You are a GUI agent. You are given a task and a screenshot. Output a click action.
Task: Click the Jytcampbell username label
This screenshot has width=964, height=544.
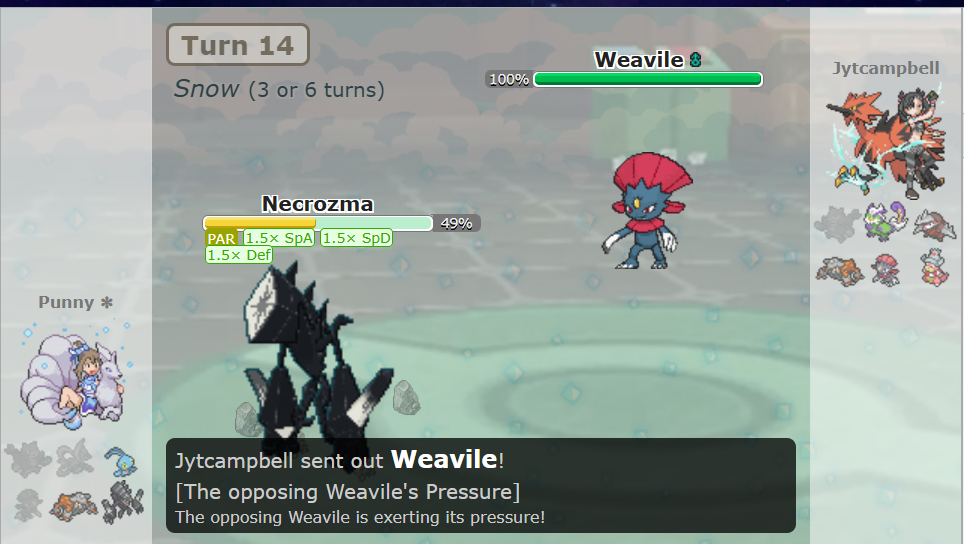pyautogui.click(x=886, y=68)
